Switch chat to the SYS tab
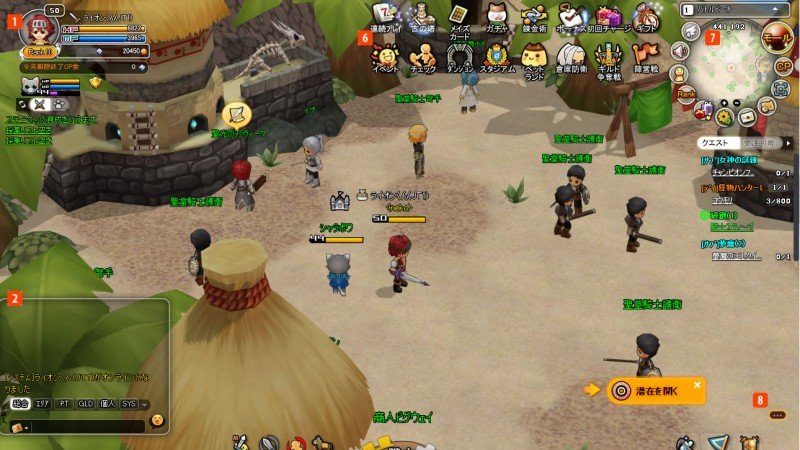Image resolution: width=800 pixels, height=450 pixels. click(x=129, y=404)
